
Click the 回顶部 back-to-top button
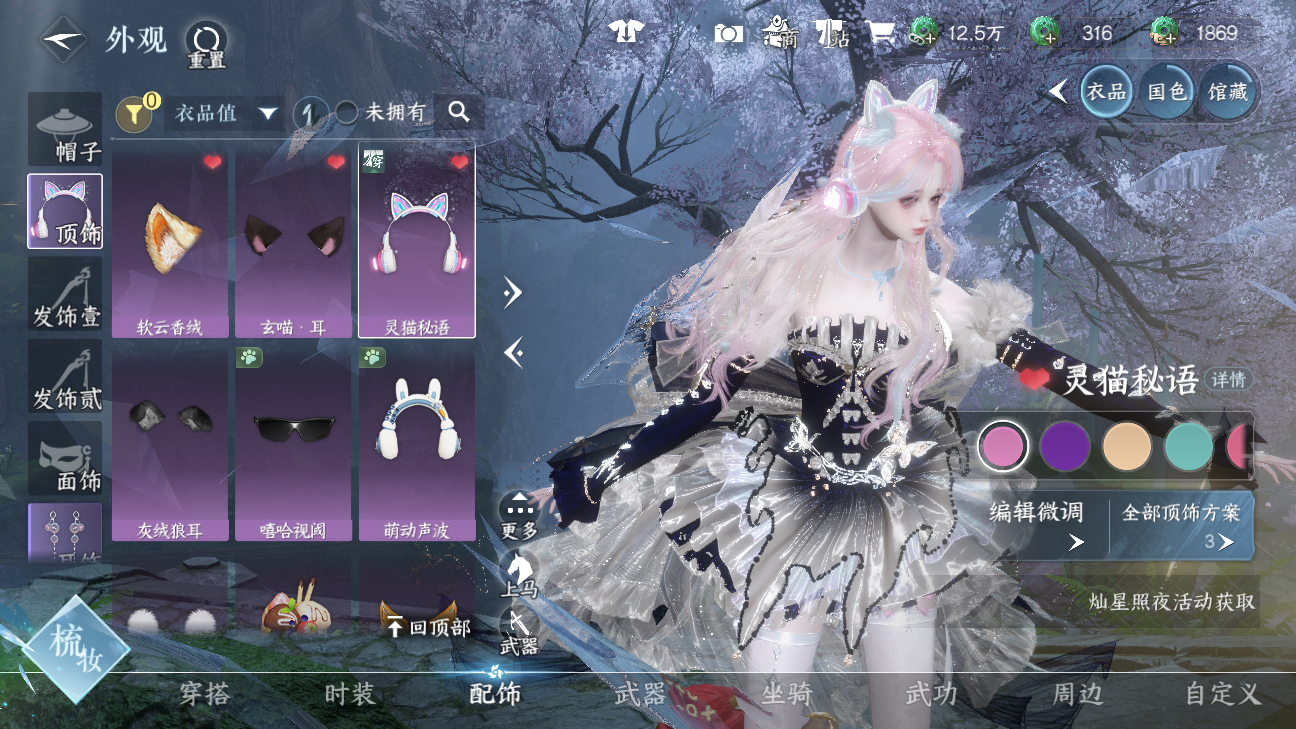[x=428, y=627]
